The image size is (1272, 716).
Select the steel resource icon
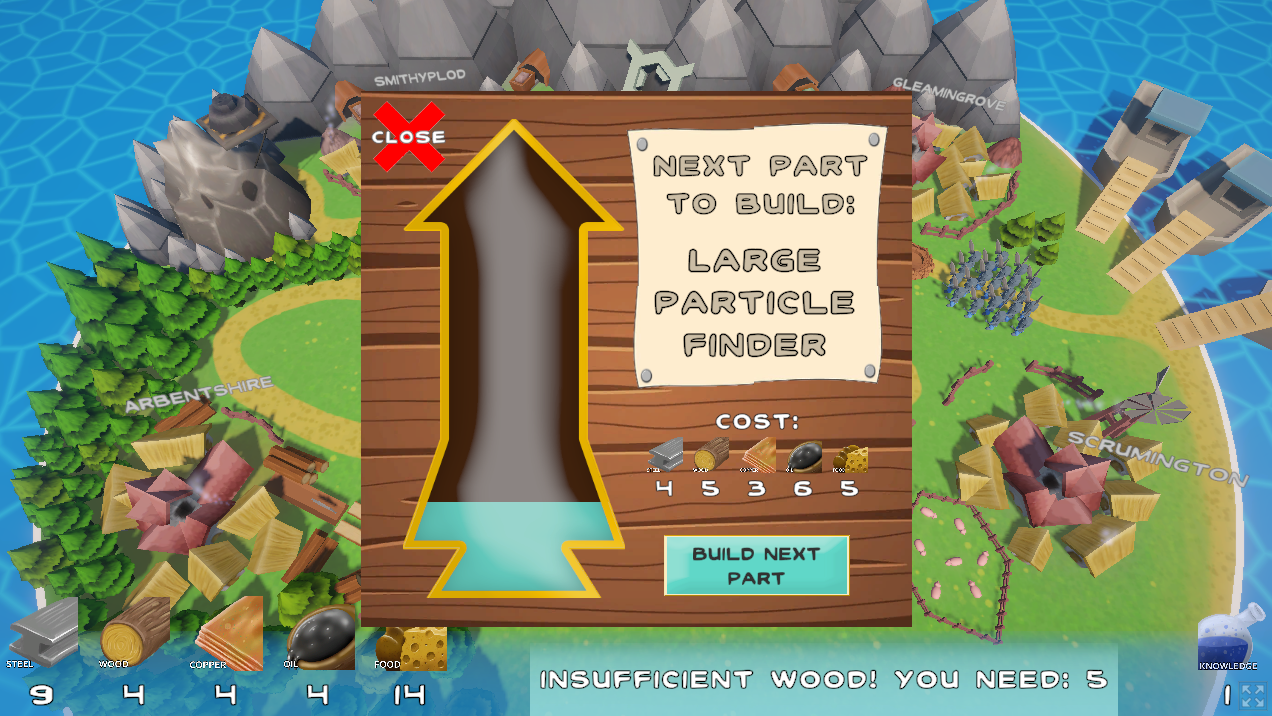(x=43, y=633)
